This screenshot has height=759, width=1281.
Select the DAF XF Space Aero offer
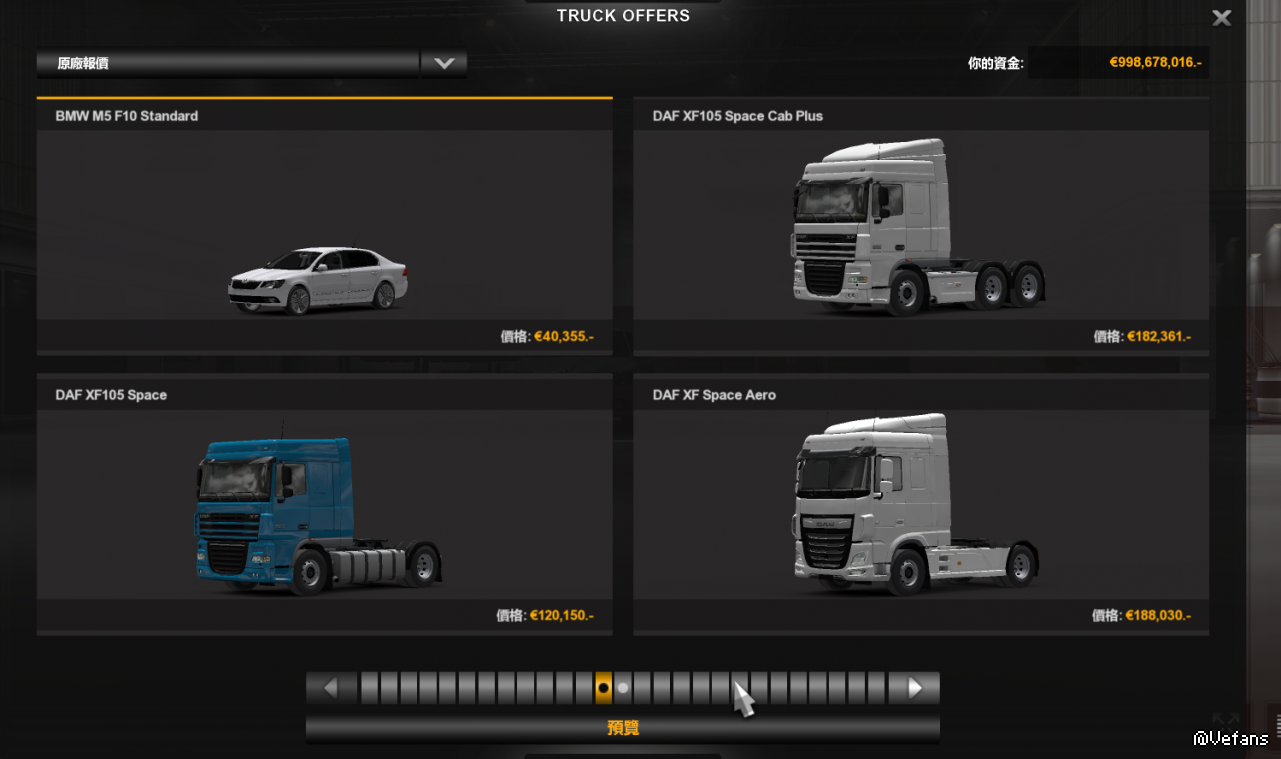point(920,505)
